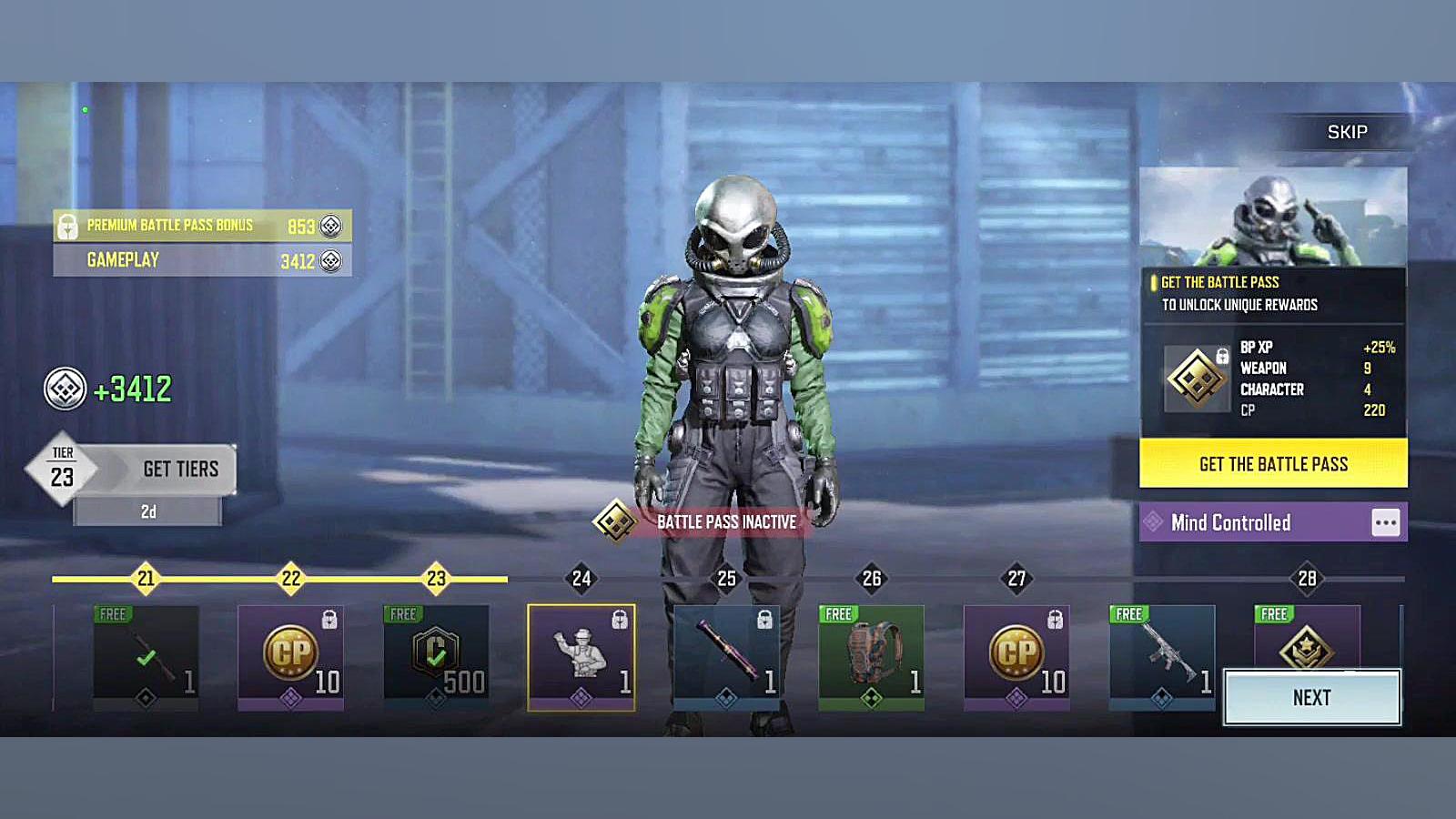Proceed with the Next button
1456x819 pixels.
tap(1311, 698)
